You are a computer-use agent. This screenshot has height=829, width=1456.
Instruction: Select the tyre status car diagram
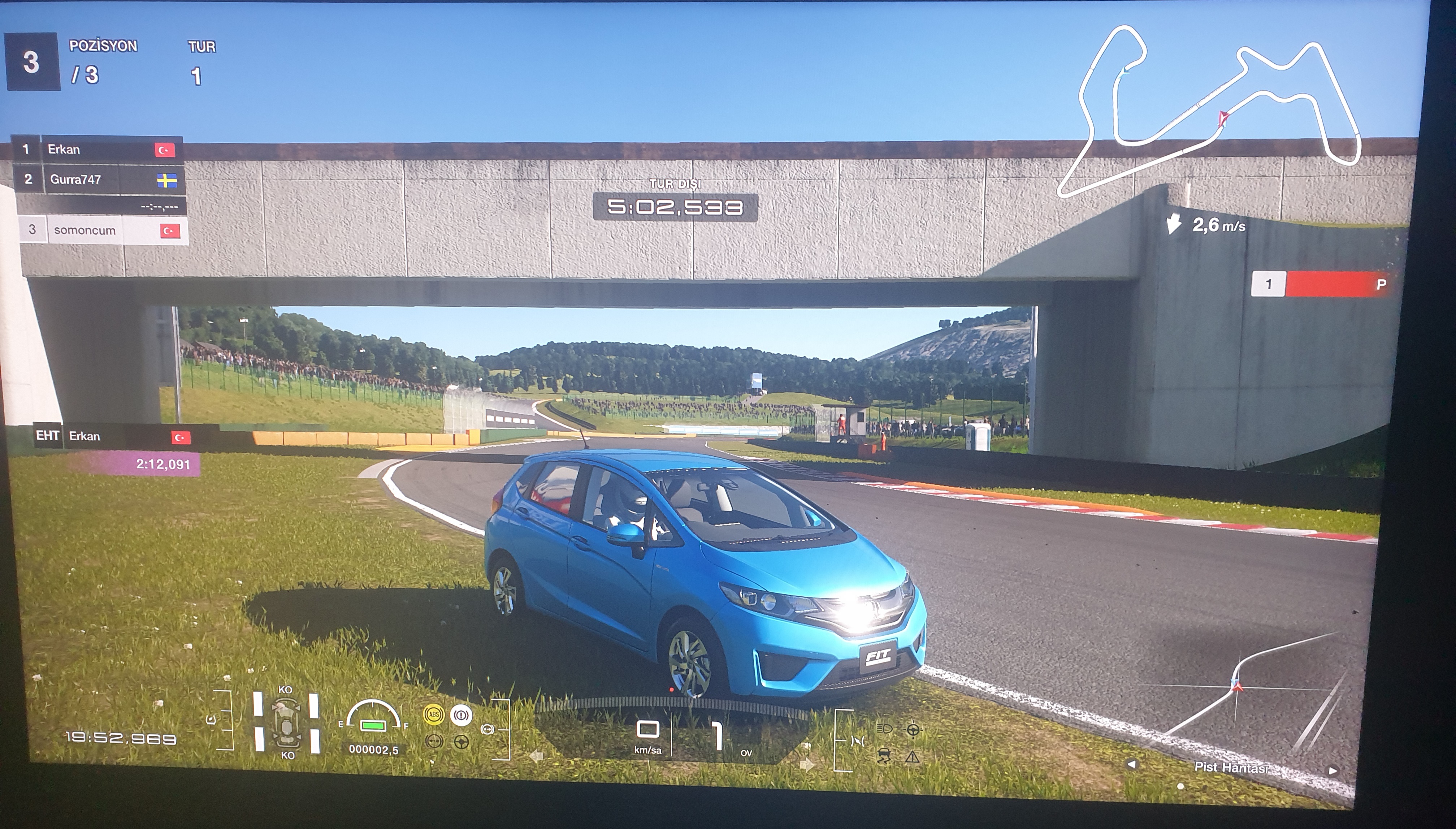pos(286,722)
